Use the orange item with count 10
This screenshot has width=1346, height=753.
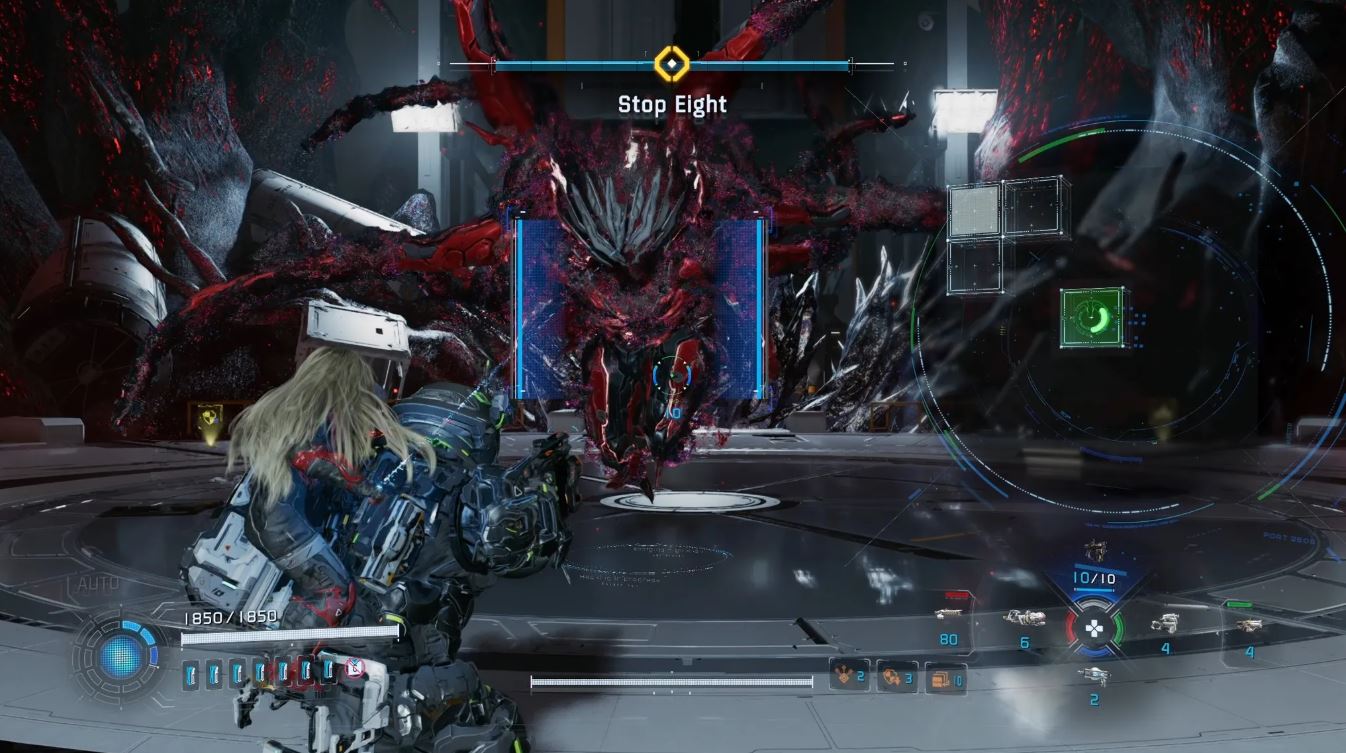(945, 678)
